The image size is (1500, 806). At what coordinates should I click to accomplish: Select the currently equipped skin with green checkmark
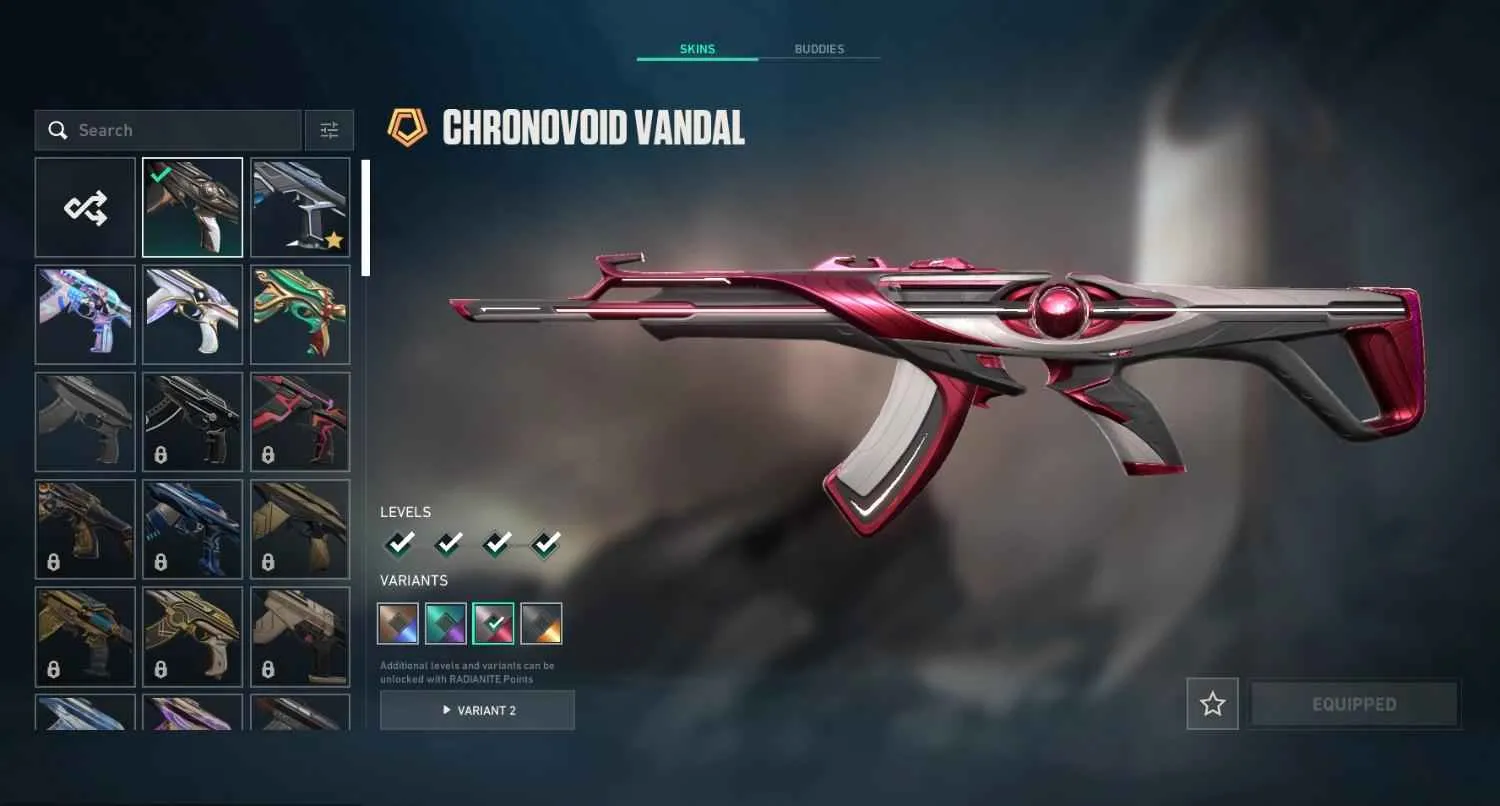tap(192, 206)
